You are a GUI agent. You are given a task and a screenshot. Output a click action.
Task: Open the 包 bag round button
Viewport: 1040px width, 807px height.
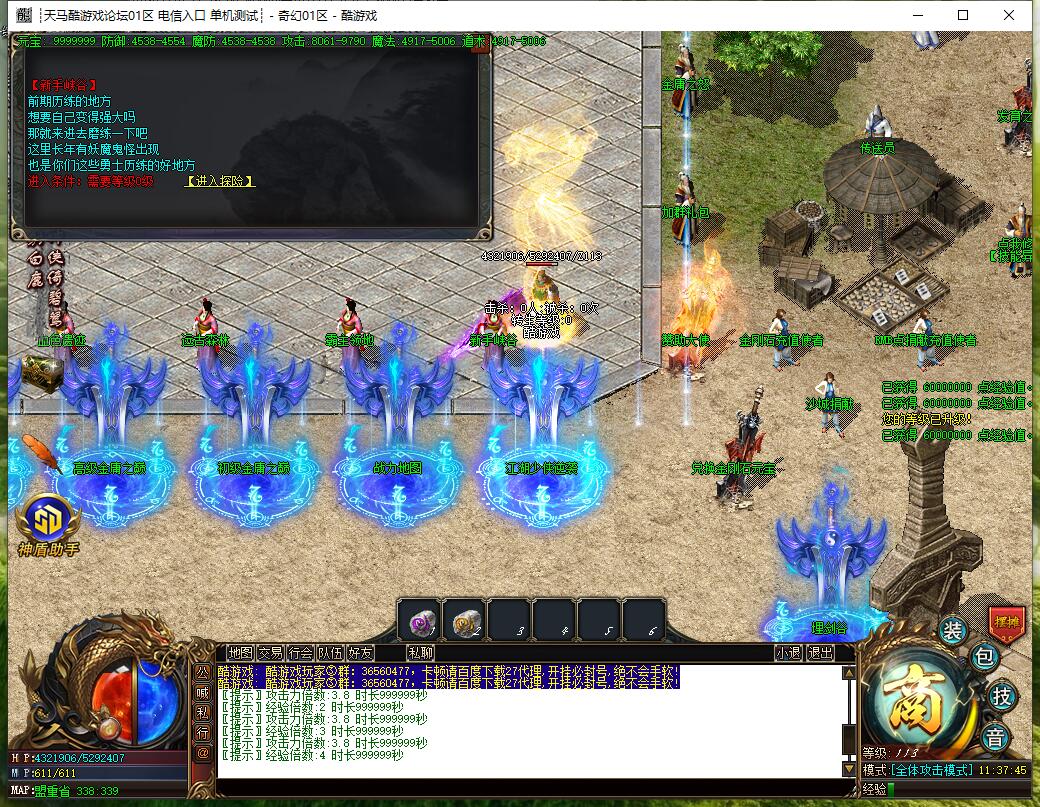coord(983,657)
